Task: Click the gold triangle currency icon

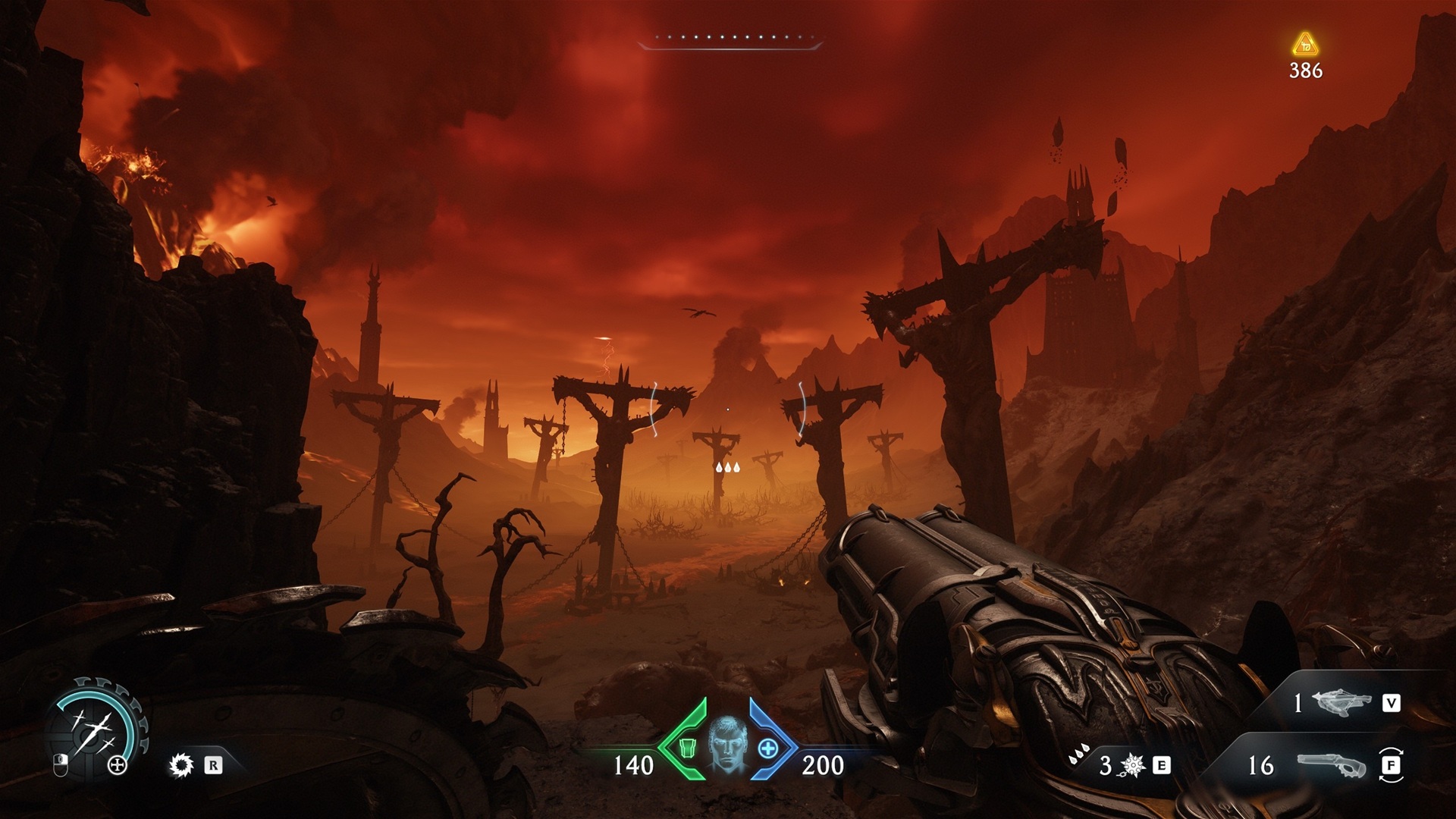Action: (1305, 45)
